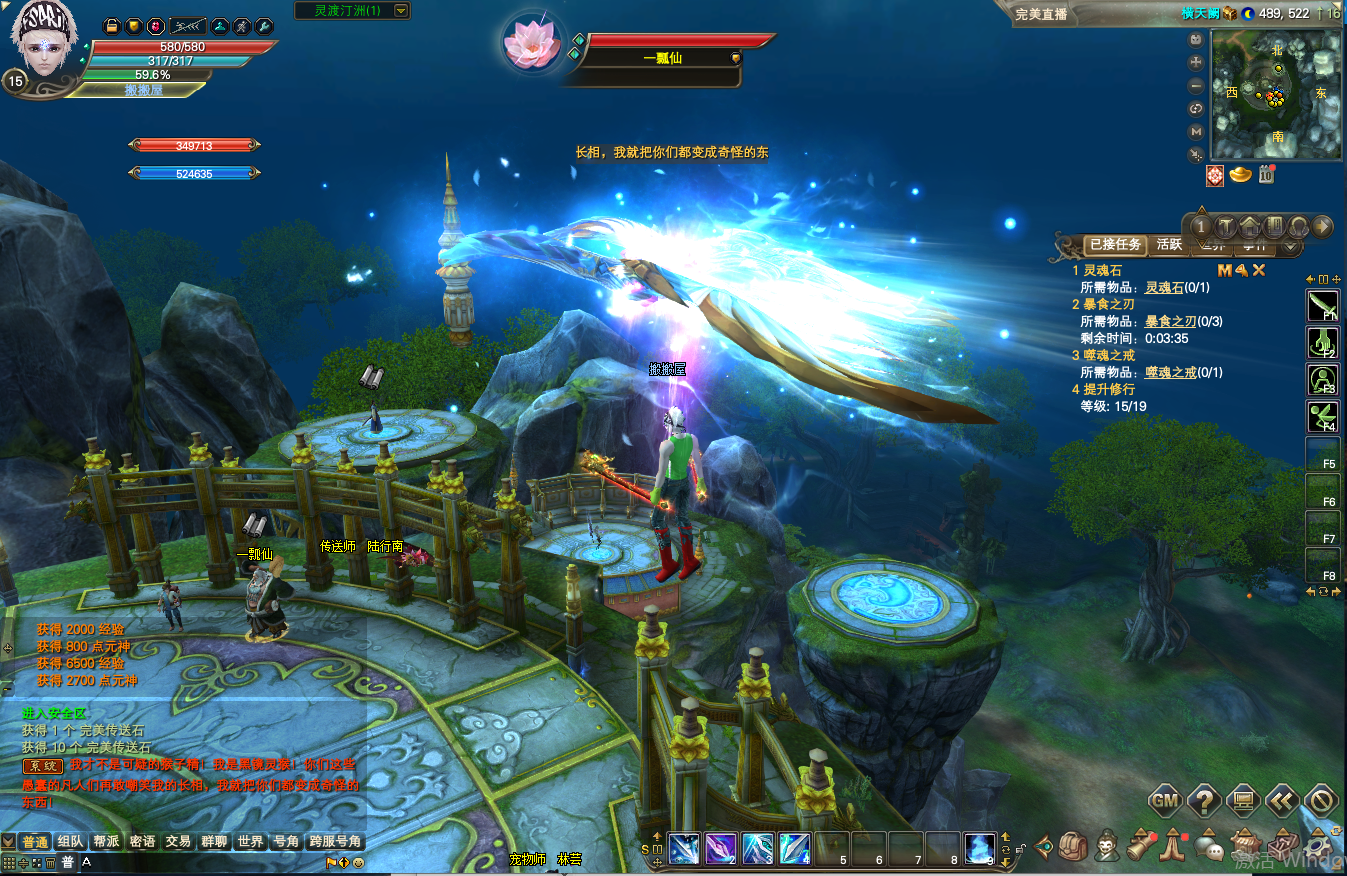Activate the skill in hotbar slot 1
The image size is (1347, 876).
(685, 849)
